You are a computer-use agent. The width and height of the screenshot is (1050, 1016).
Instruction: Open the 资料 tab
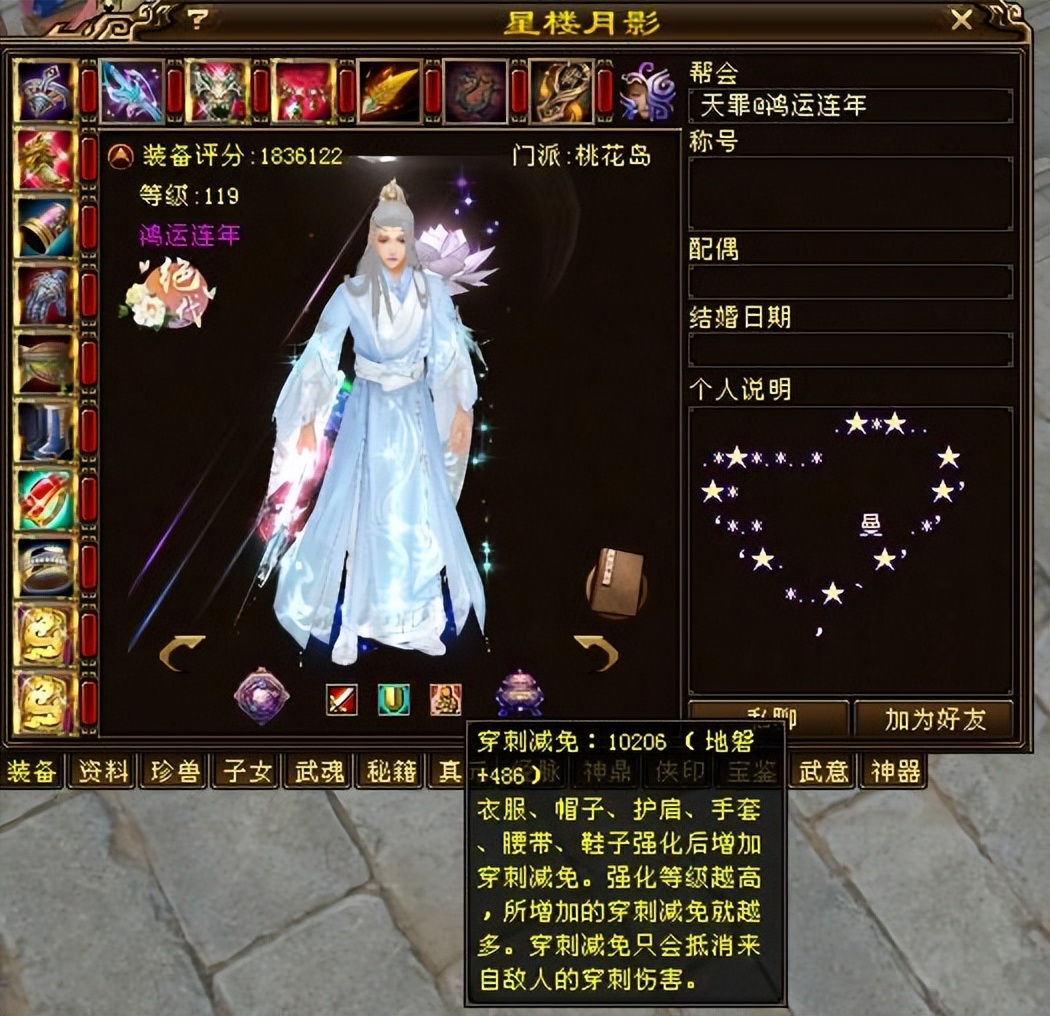pos(104,771)
